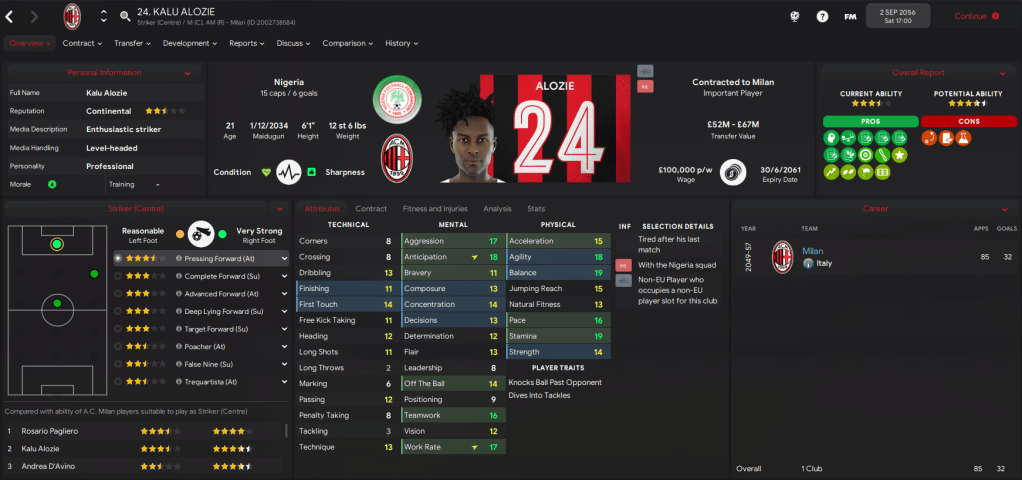
Task: Open the History menu
Action: click(x=401, y=43)
